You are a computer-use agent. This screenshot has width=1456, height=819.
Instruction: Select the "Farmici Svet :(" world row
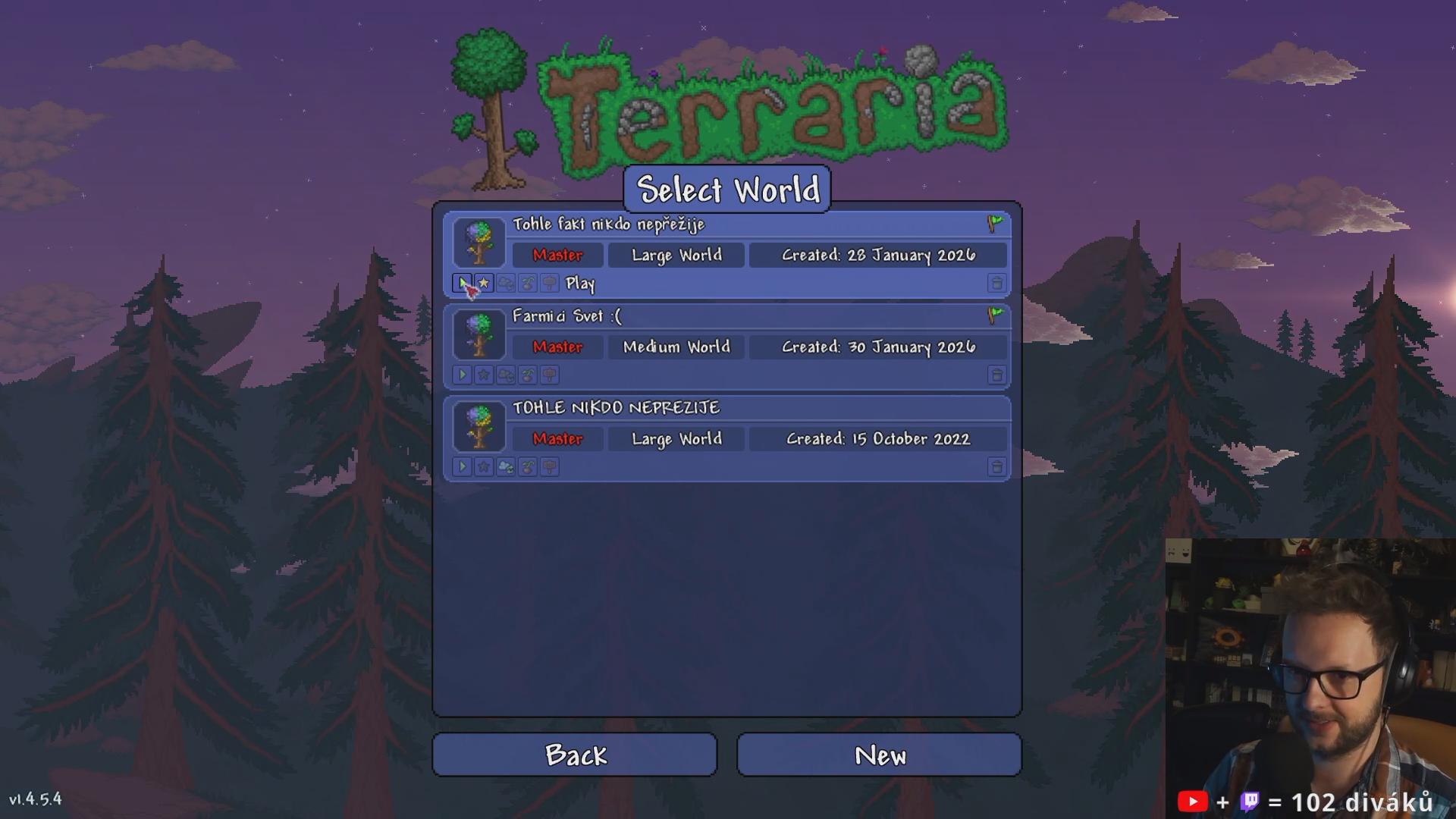pyautogui.click(x=758, y=317)
